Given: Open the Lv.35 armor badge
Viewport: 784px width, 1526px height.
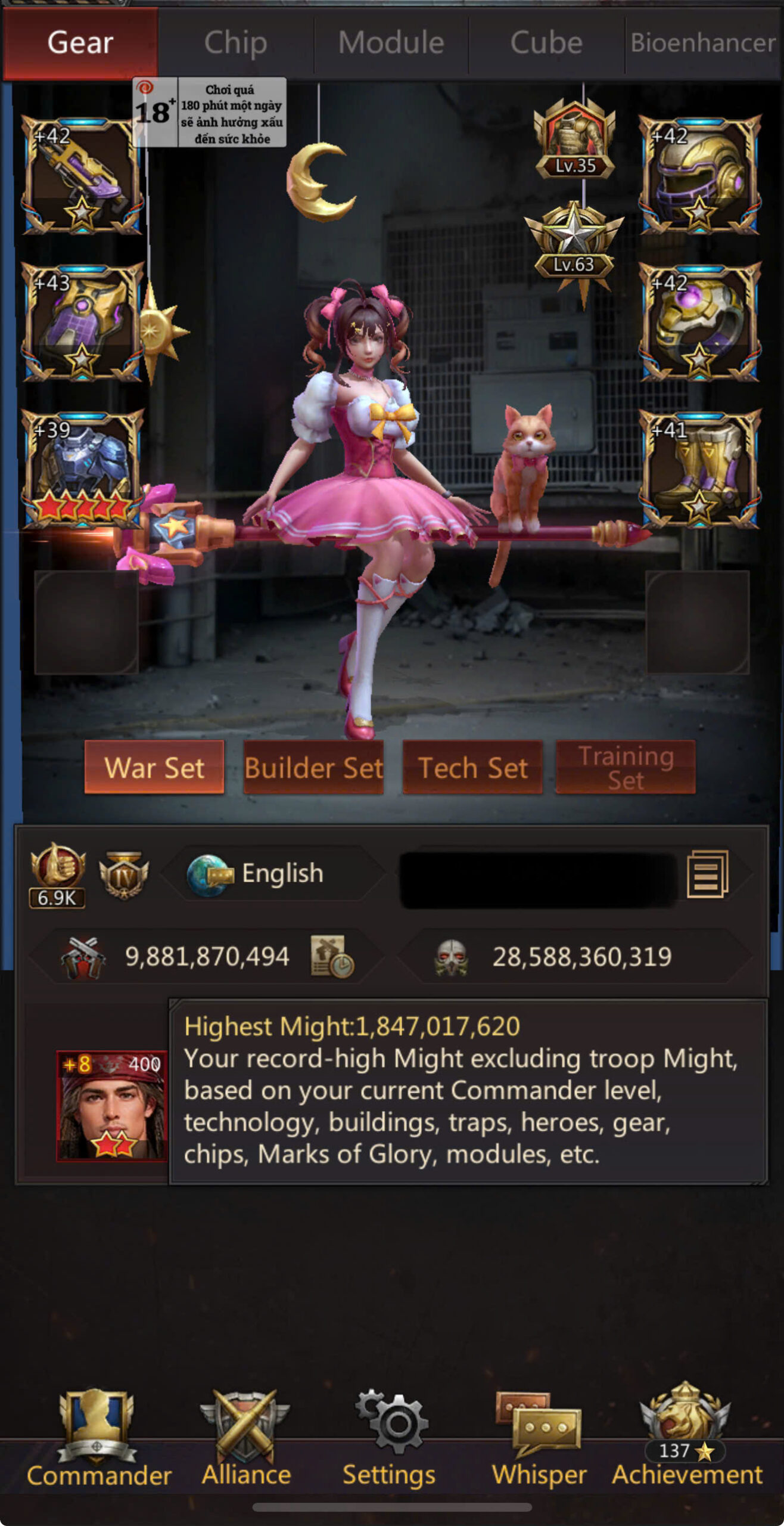Looking at the screenshot, I should [574, 141].
